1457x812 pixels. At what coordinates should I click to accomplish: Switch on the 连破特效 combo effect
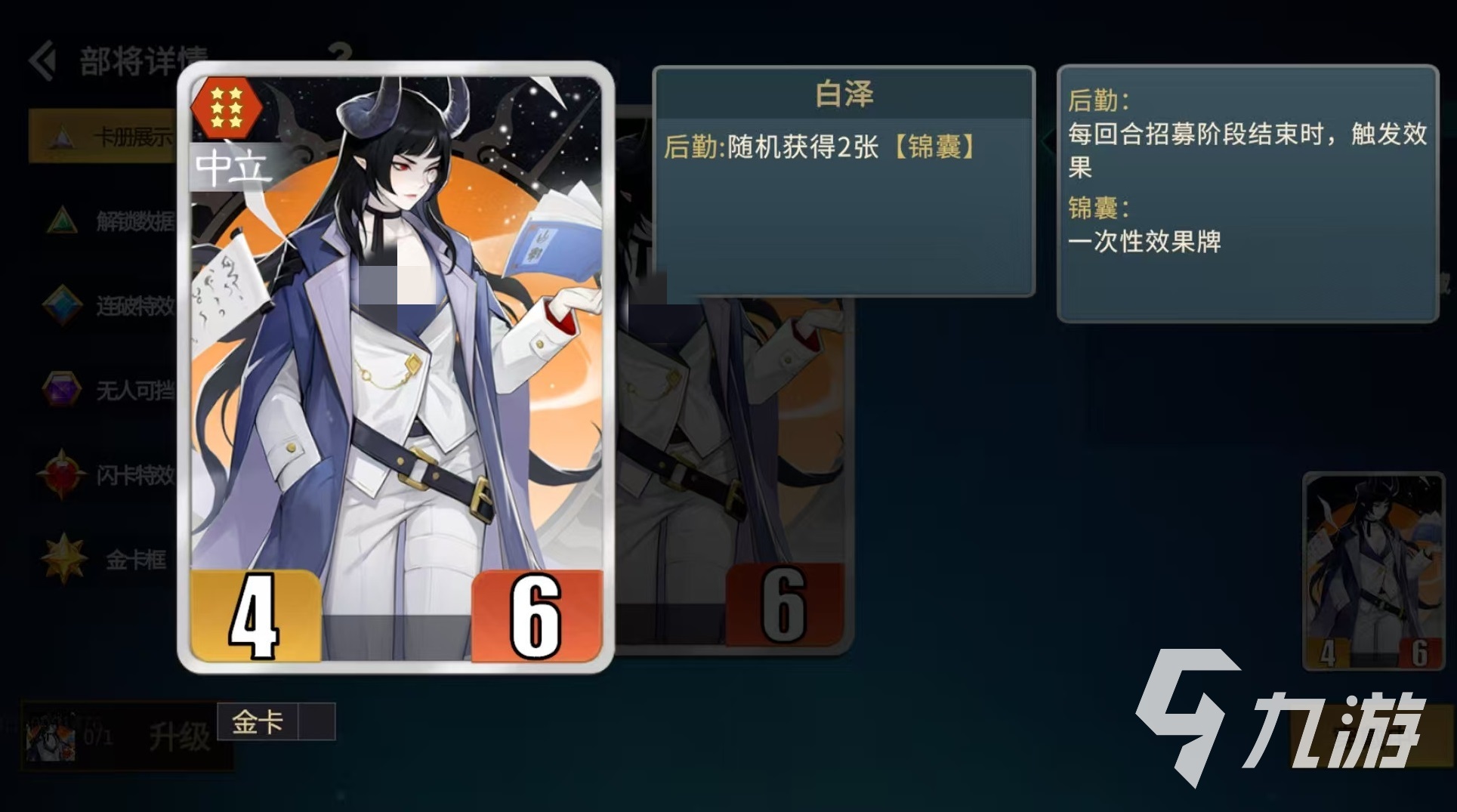coord(121,304)
